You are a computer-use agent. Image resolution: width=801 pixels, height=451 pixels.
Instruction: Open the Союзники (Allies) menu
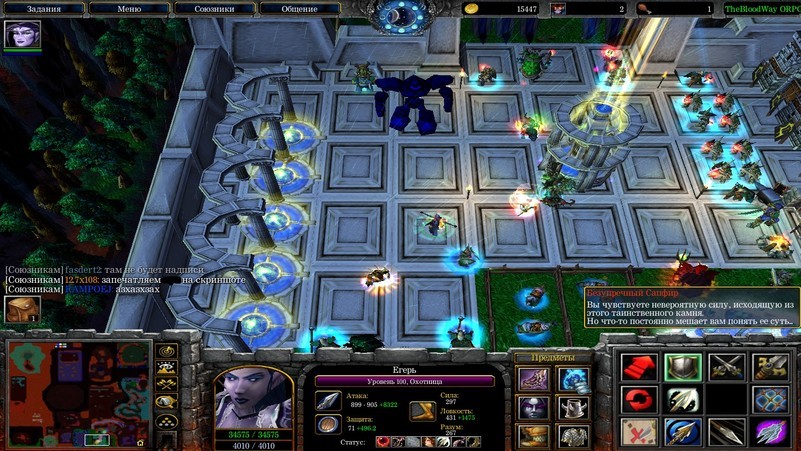(x=214, y=8)
